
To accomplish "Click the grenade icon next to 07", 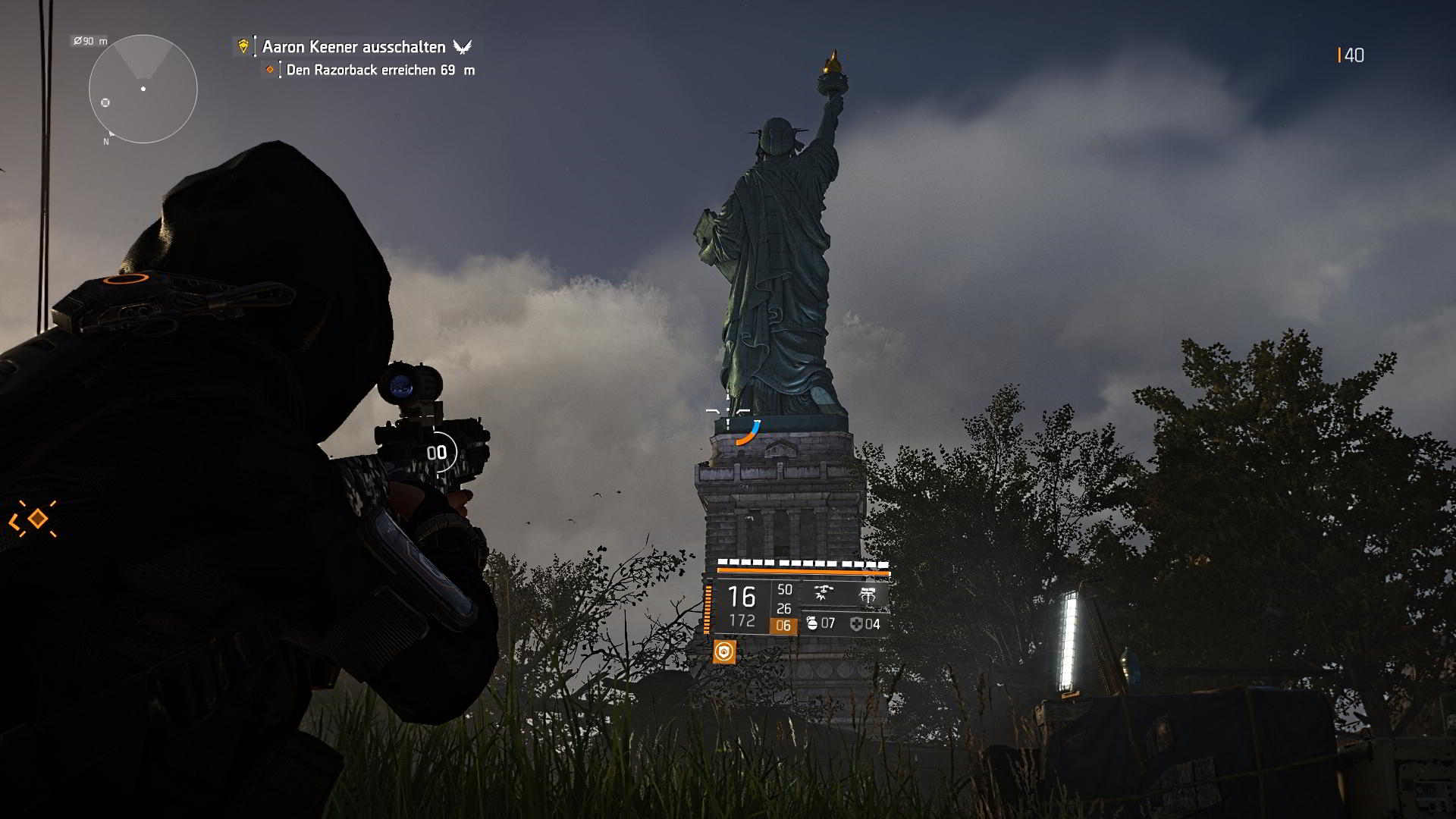I will click(812, 623).
